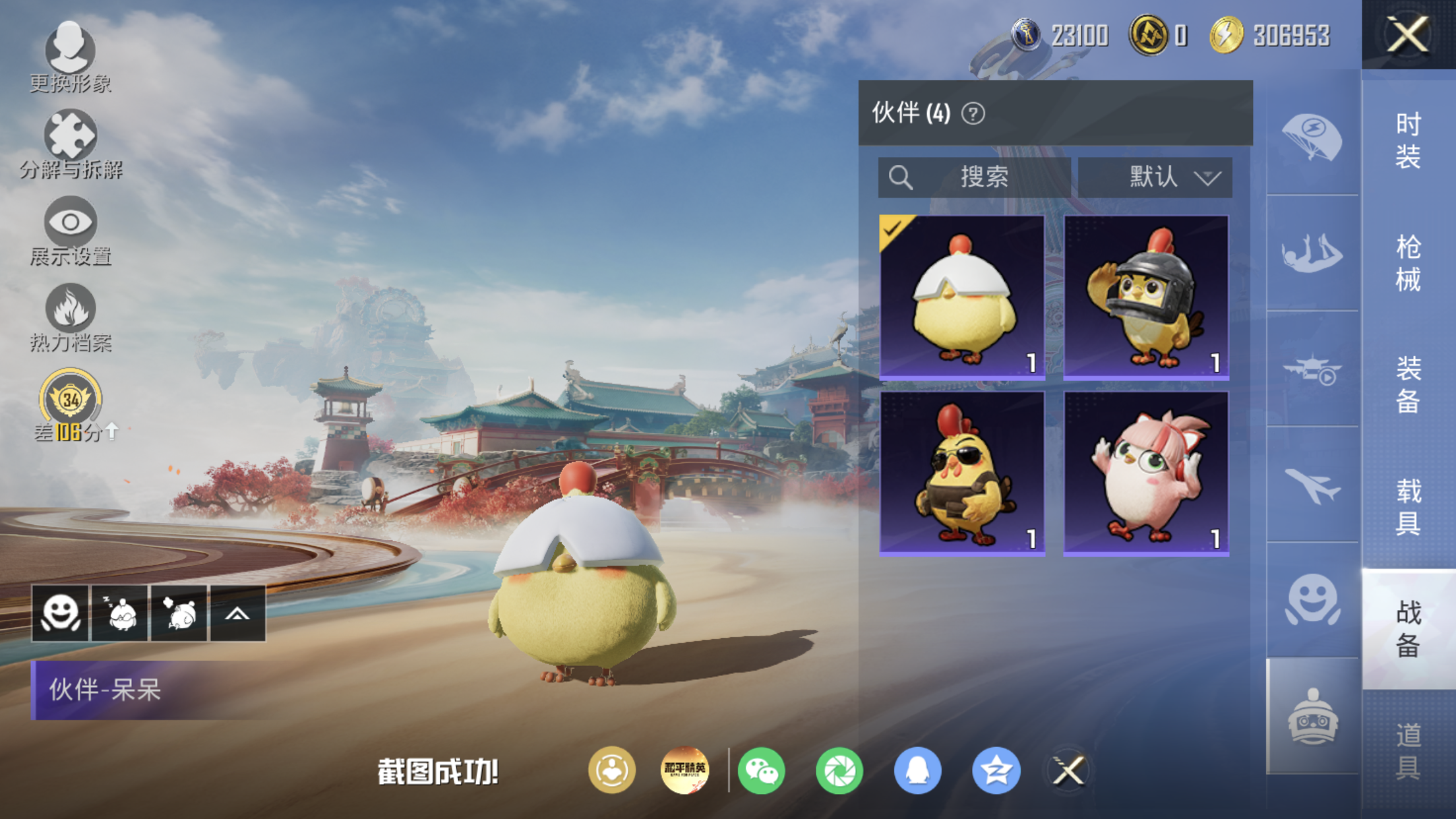Screen dimensions: 1456x819
Task: Share screenshot to WeChat
Action: pyautogui.click(x=761, y=770)
